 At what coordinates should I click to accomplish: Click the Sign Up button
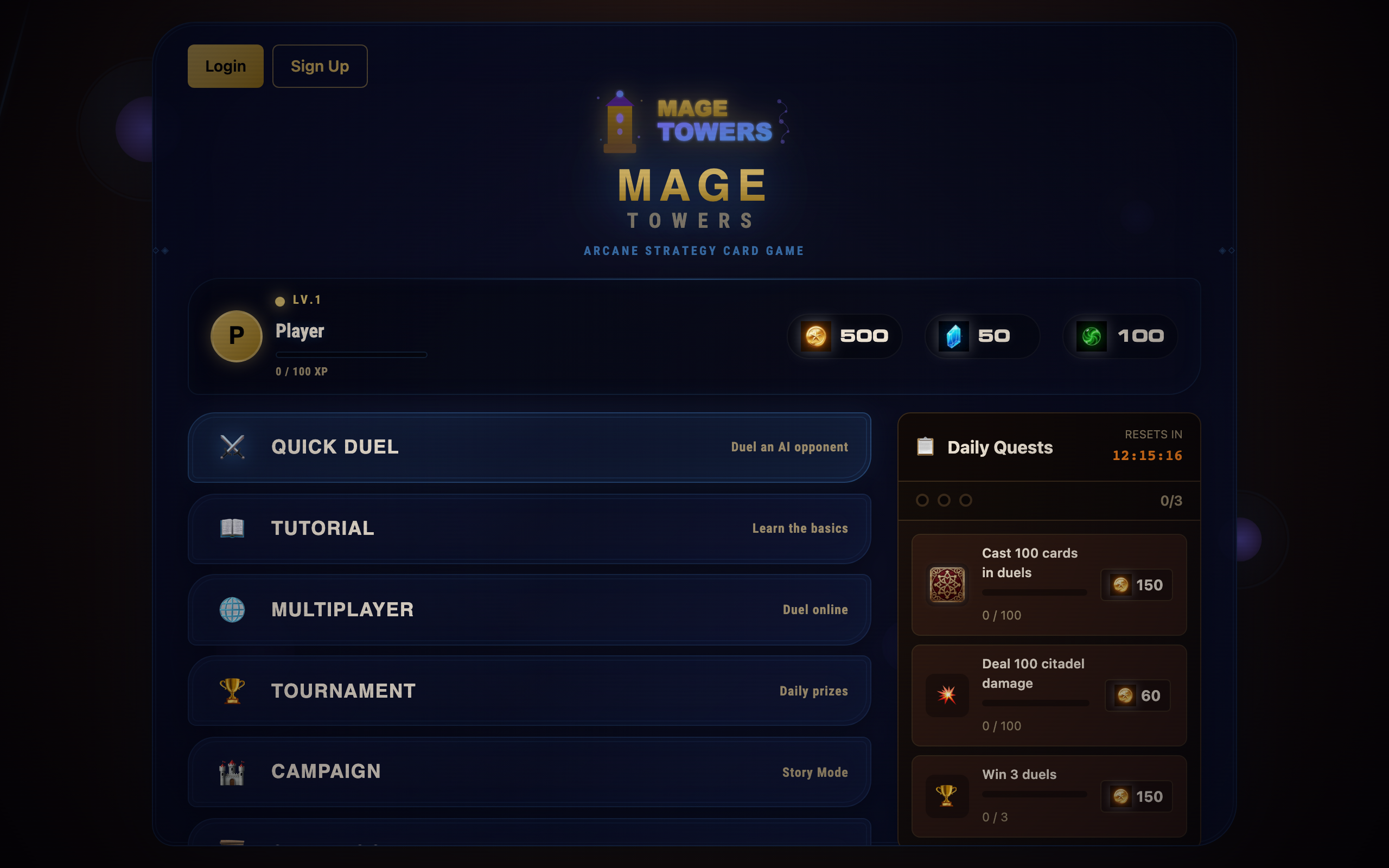[x=320, y=66]
